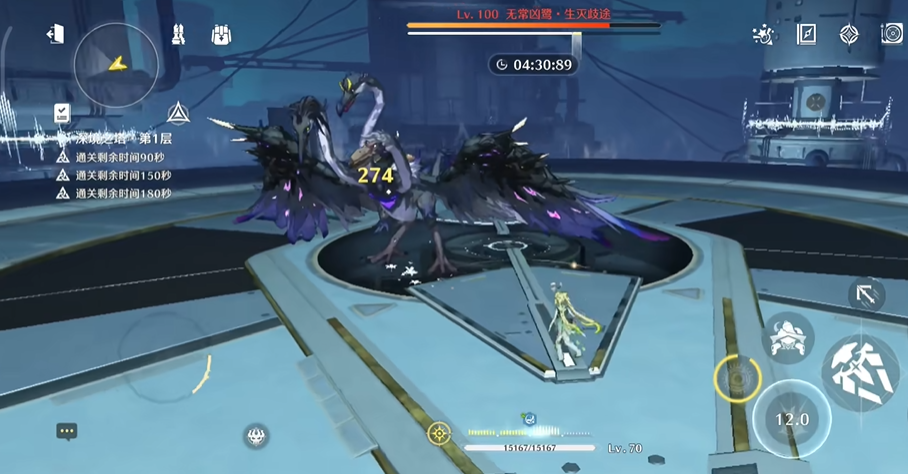Open the backpack inventory icon

[221, 35]
